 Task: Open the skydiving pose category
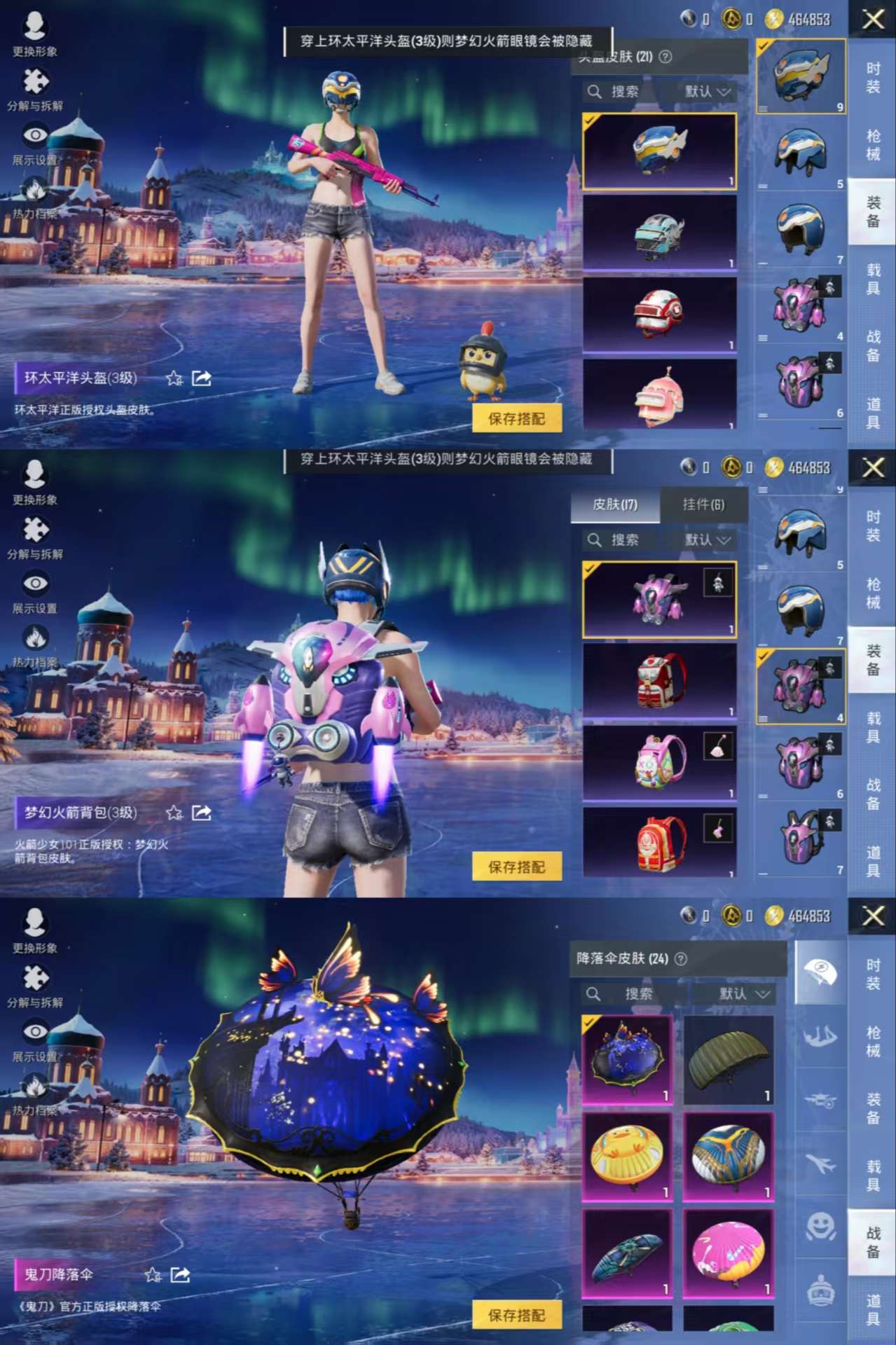point(820,1035)
